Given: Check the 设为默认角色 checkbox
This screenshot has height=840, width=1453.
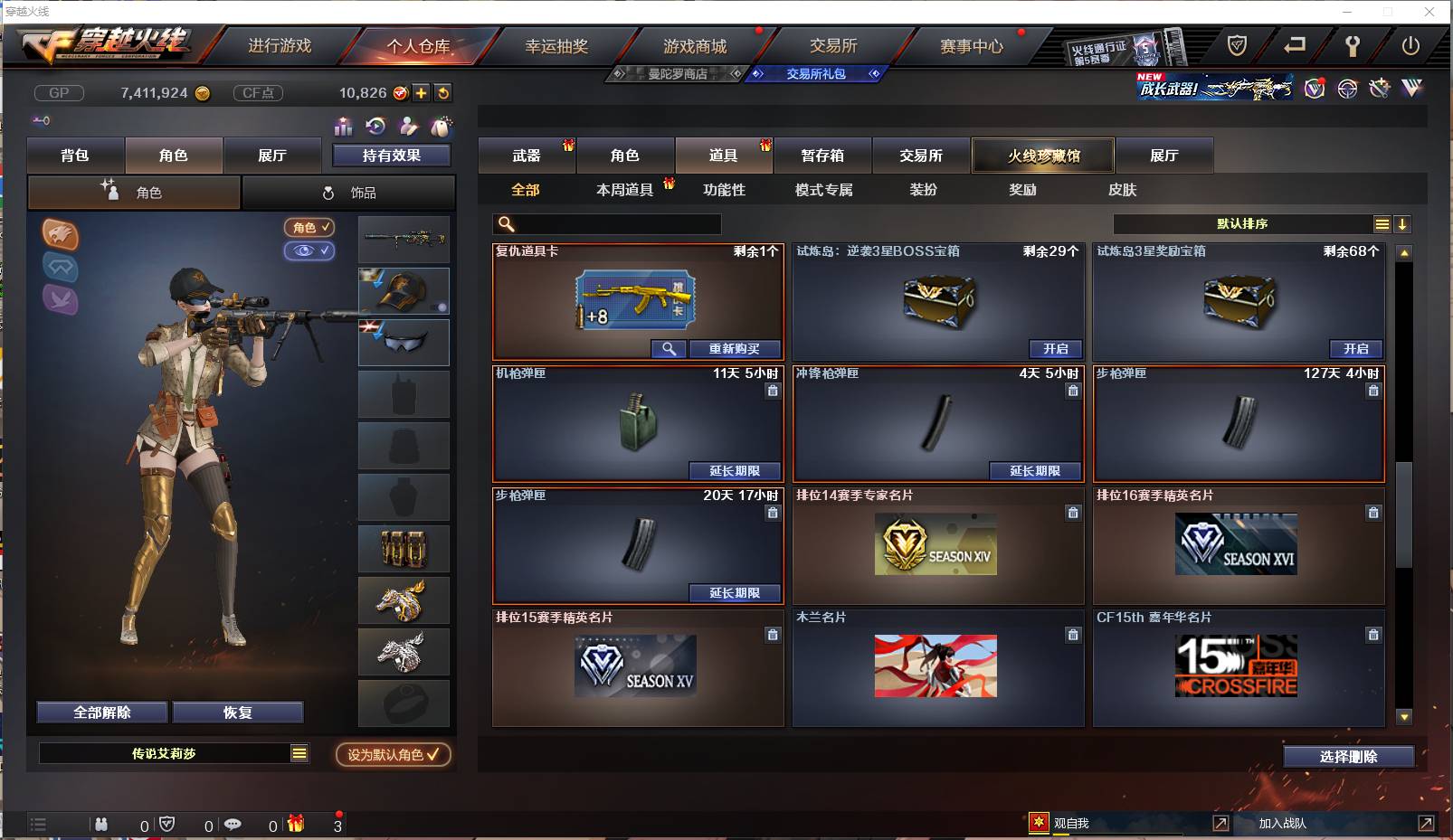Looking at the screenshot, I should (x=432, y=755).
